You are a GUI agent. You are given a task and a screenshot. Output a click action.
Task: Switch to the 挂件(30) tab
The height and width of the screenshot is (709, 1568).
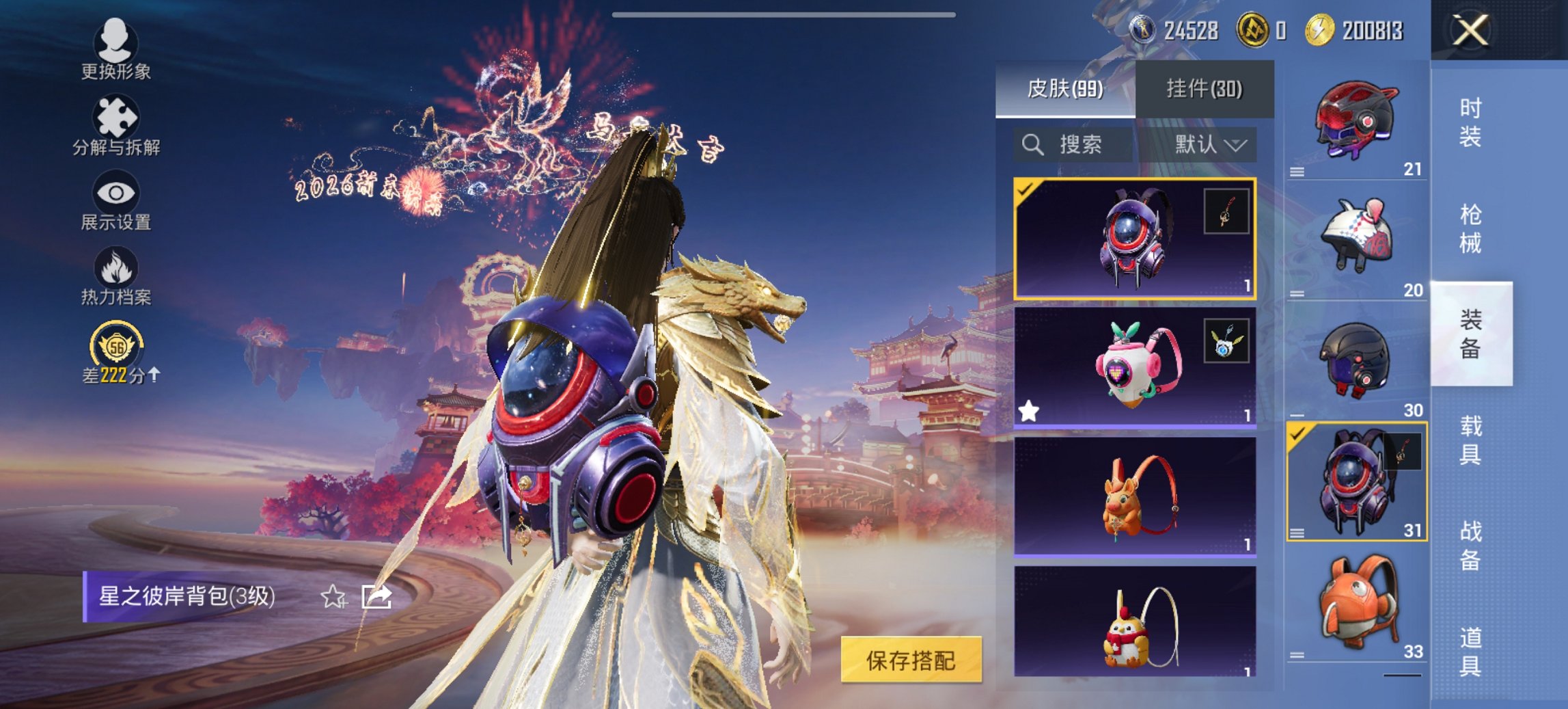1204,89
